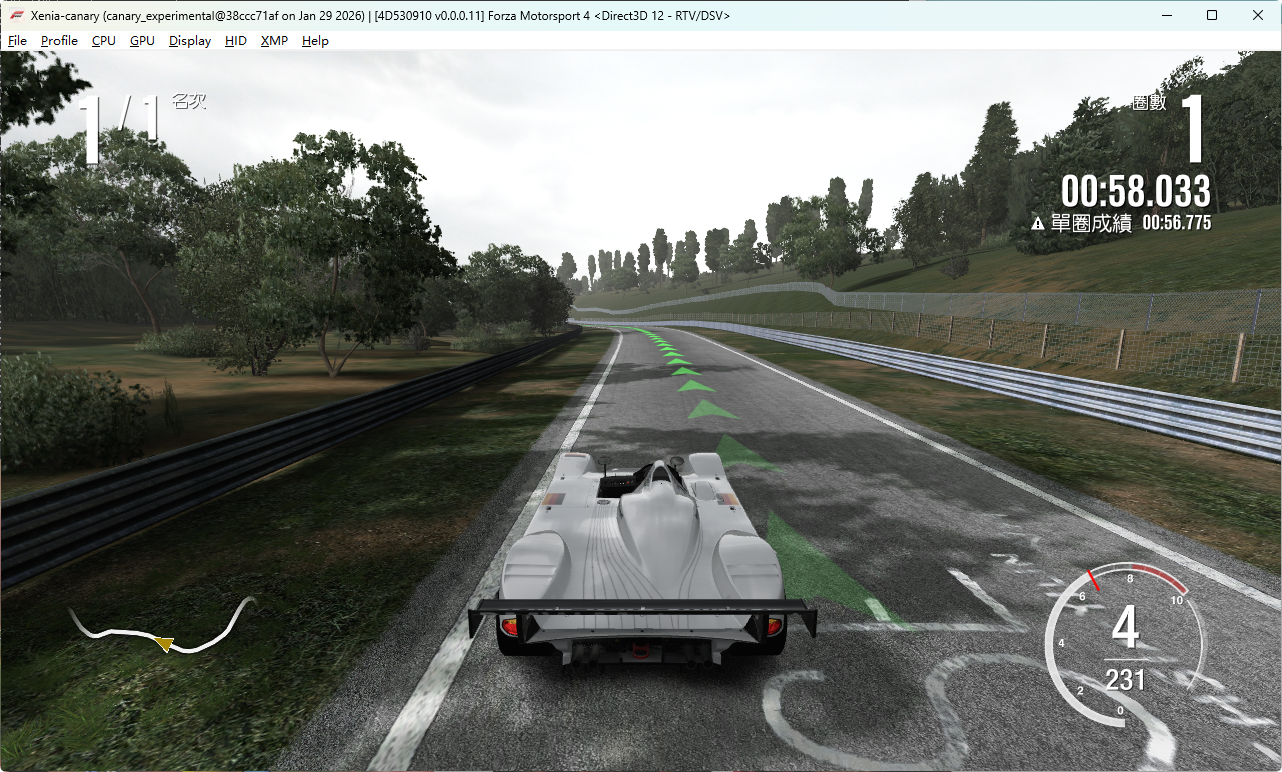Open the GPU menu

pyautogui.click(x=142, y=41)
